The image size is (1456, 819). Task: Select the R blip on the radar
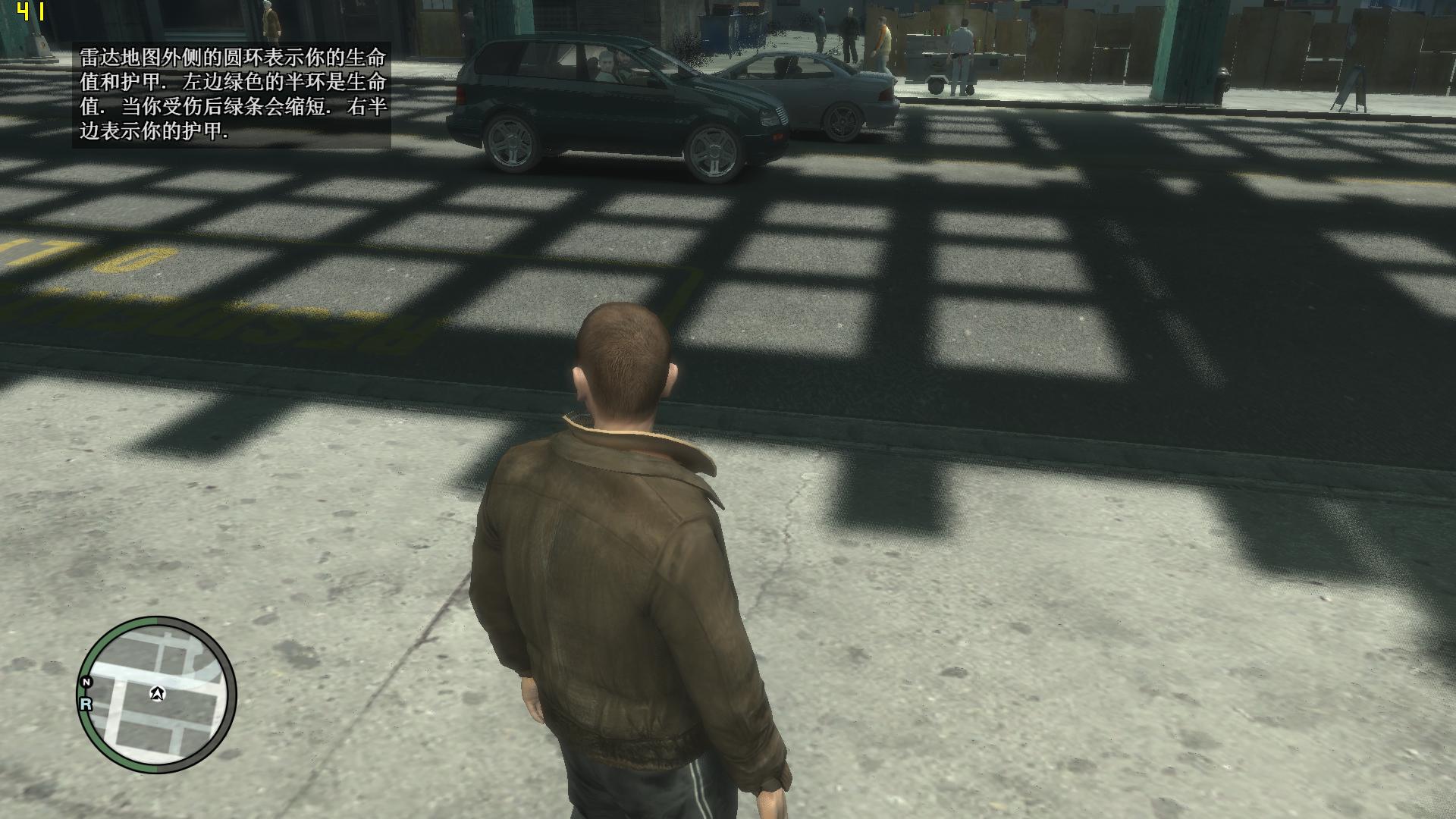[86, 704]
